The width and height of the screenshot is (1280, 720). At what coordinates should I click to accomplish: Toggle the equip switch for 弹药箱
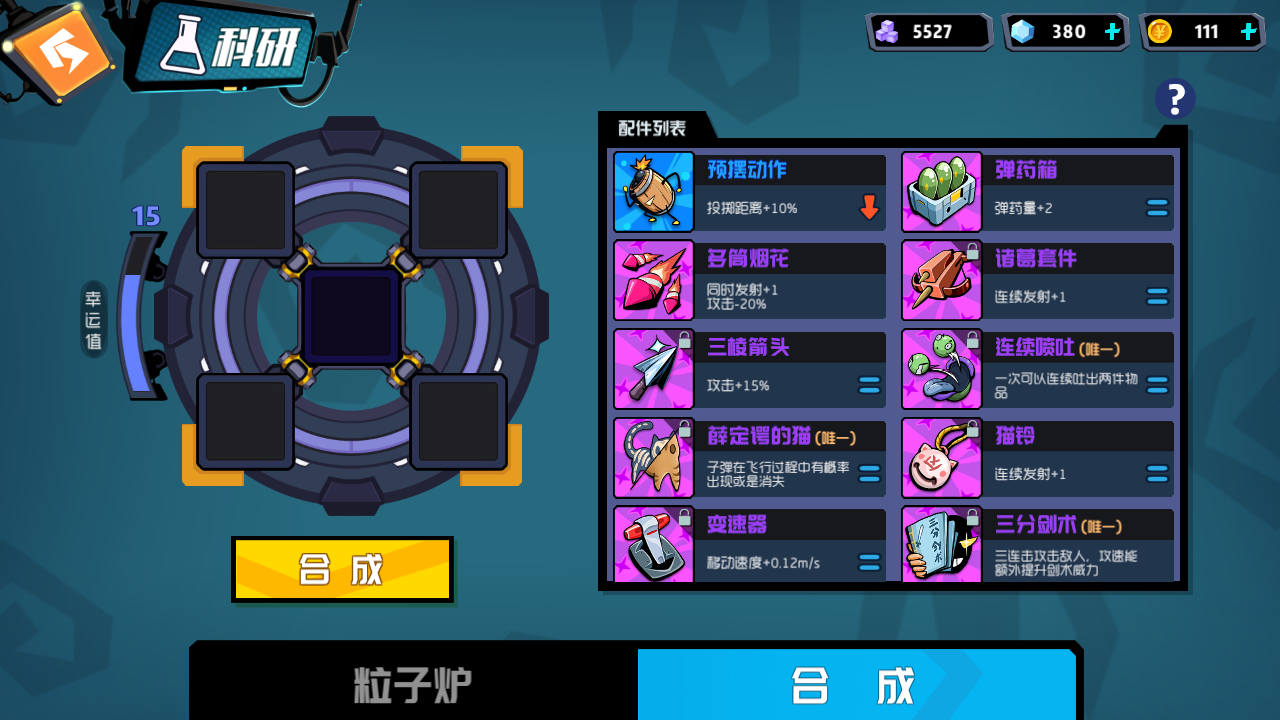[x=1157, y=208]
